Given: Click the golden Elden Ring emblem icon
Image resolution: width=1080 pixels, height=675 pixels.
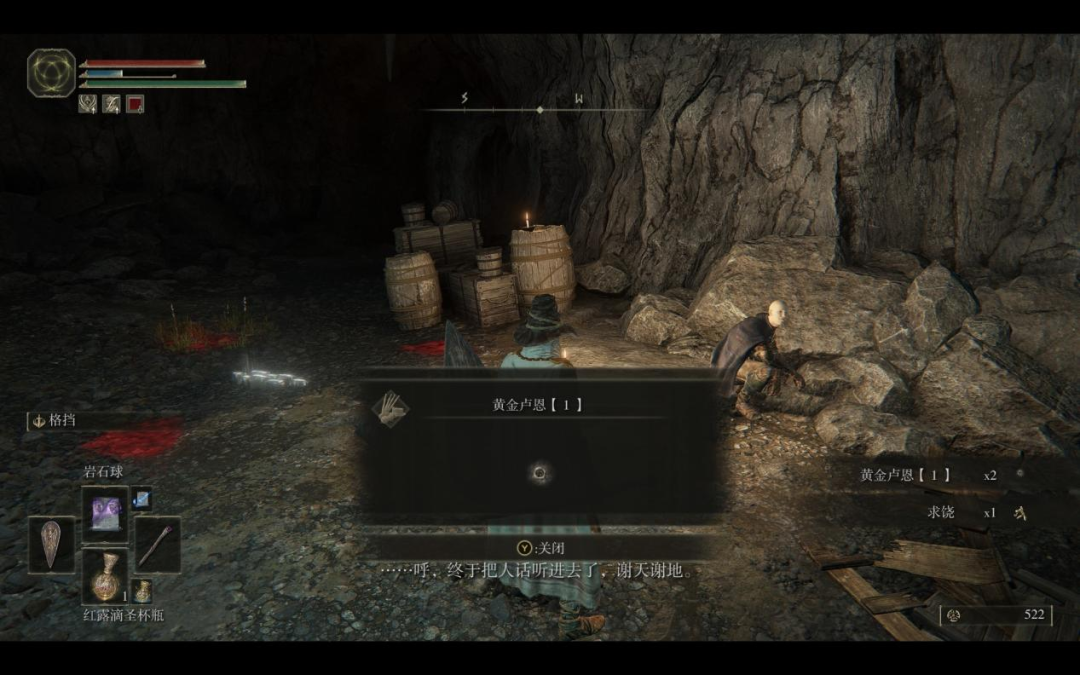Looking at the screenshot, I should coord(51,73).
